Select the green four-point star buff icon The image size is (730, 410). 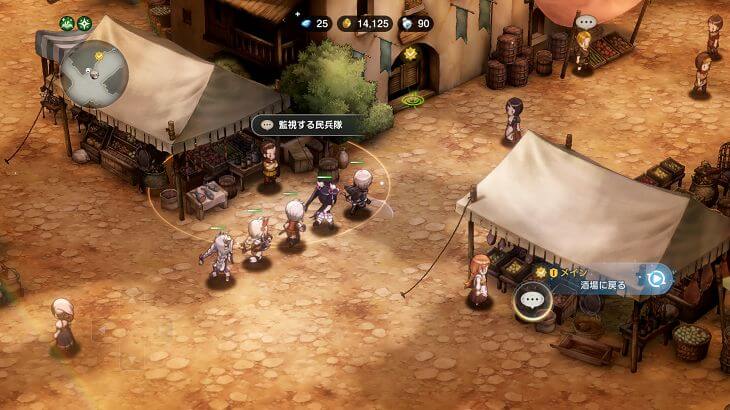(84, 23)
